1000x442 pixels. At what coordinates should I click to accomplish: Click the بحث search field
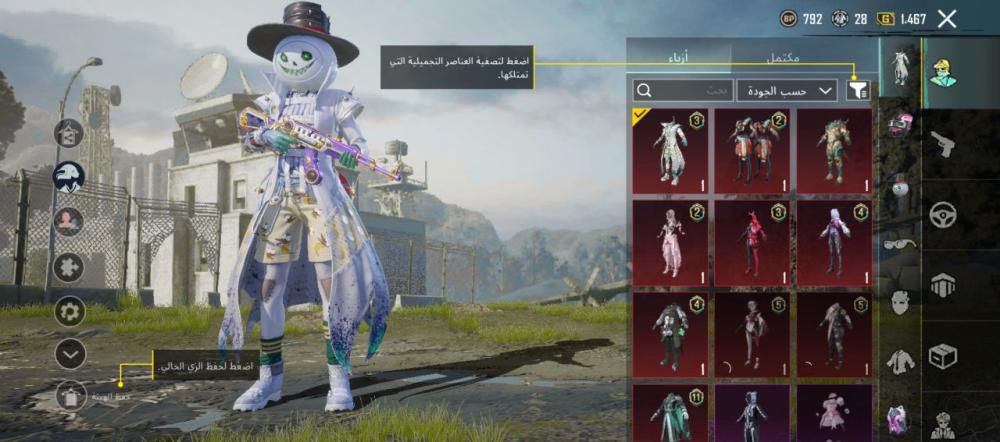[683, 91]
